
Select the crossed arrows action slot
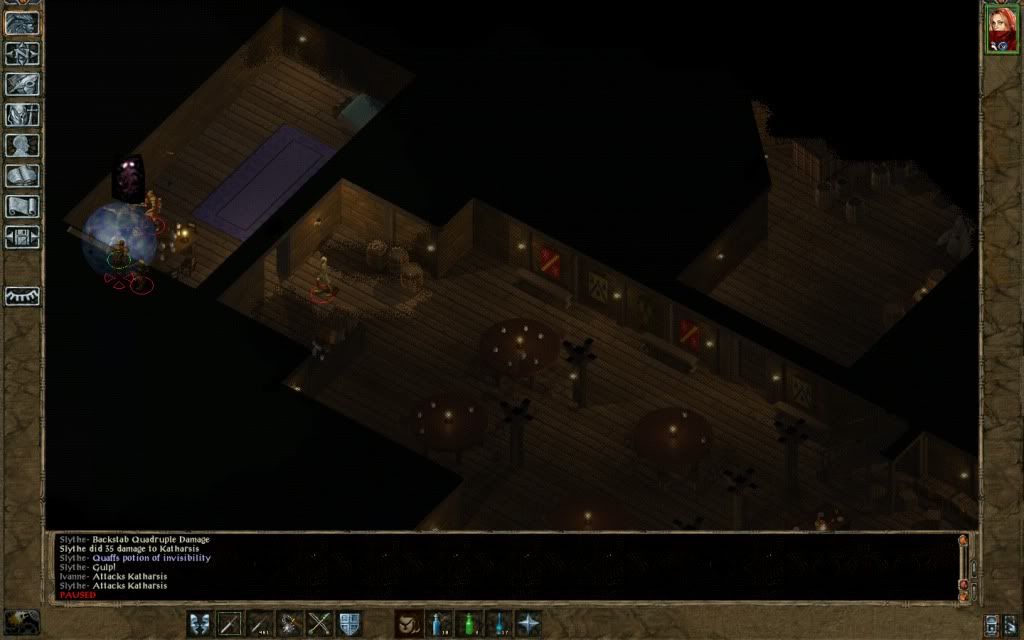point(320,624)
